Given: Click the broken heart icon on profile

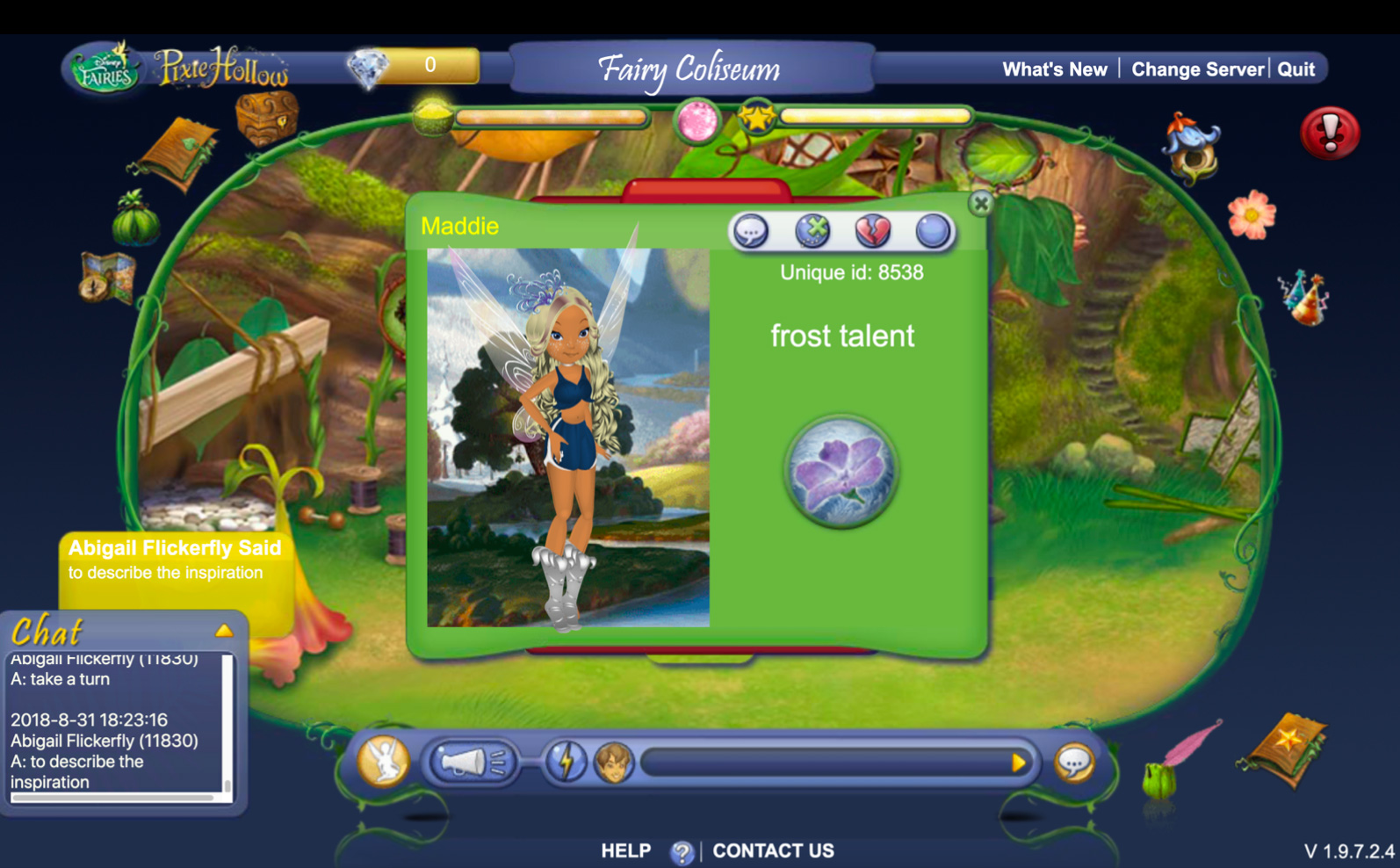Looking at the screenshot, I should tap(872, 231).
